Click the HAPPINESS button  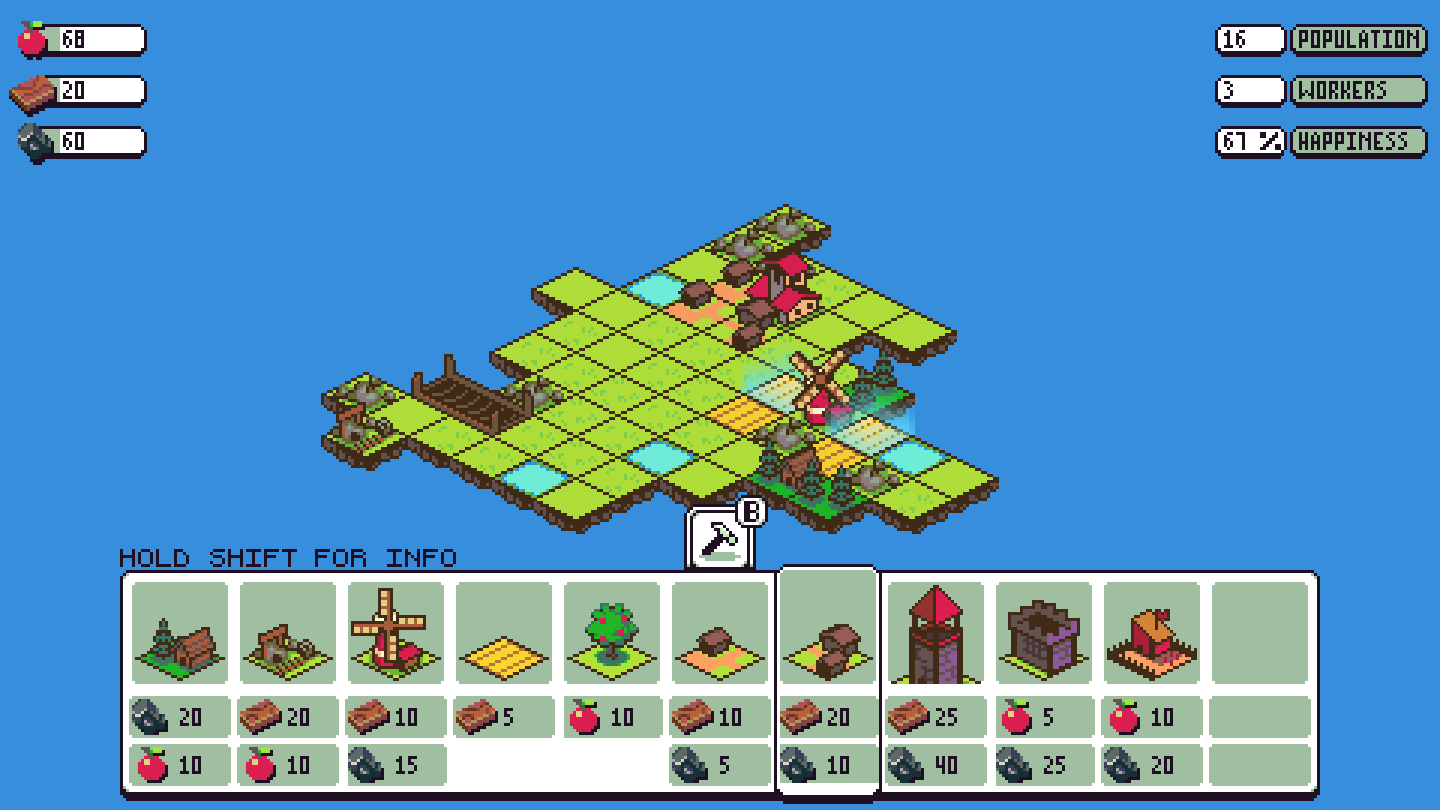click(x=1358, y=141)
